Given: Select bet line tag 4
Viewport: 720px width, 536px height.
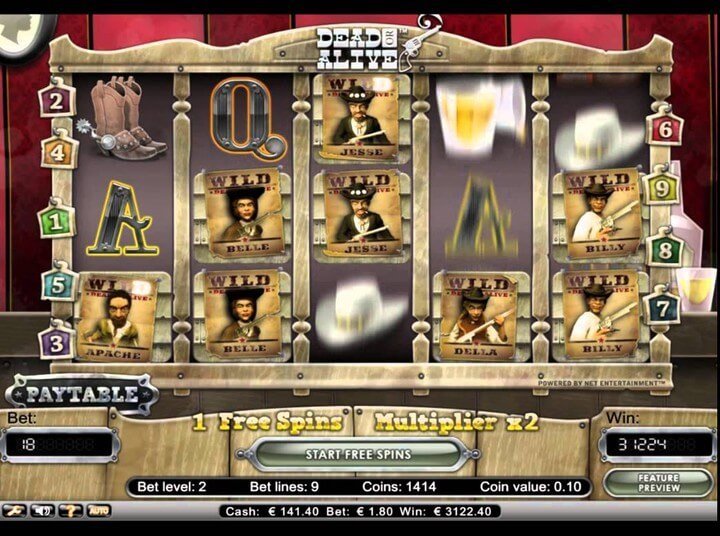Looking at the screenshot, I should pyautogui.click(x=58, y=153).
